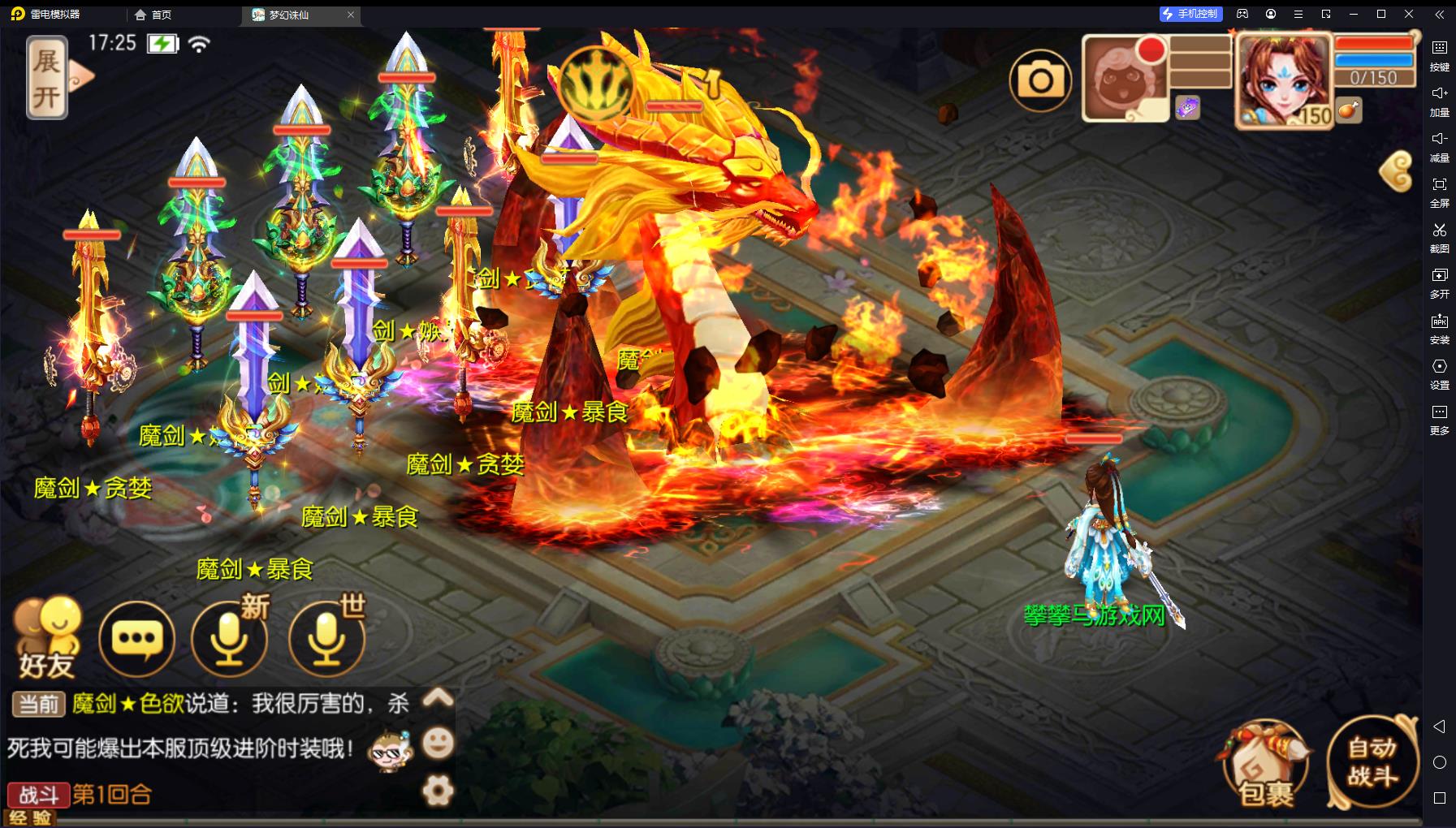
Task: Close the 梦幻诛仙 emulator tab
Action: (351, 15)
